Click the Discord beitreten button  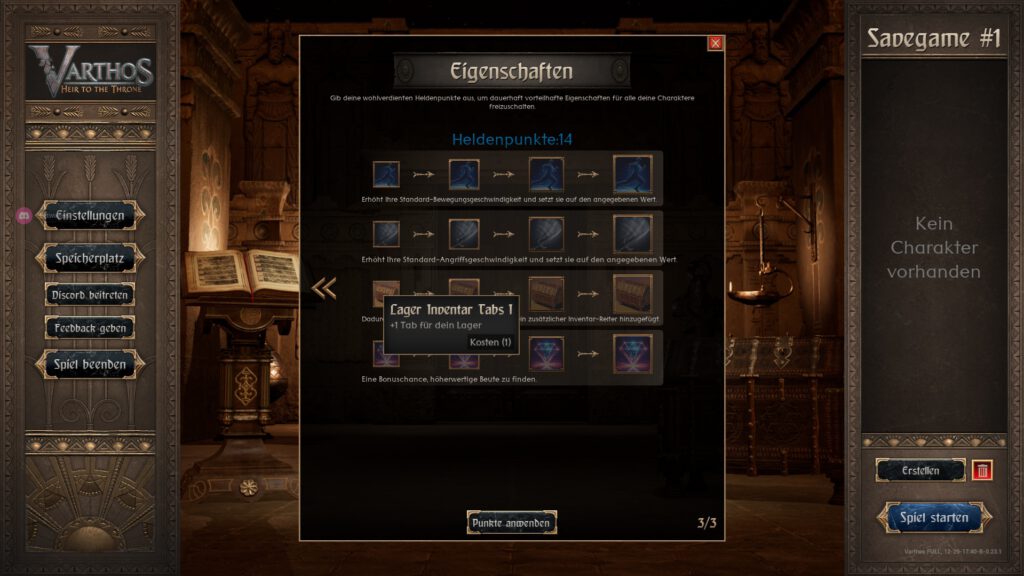[89, 295]
